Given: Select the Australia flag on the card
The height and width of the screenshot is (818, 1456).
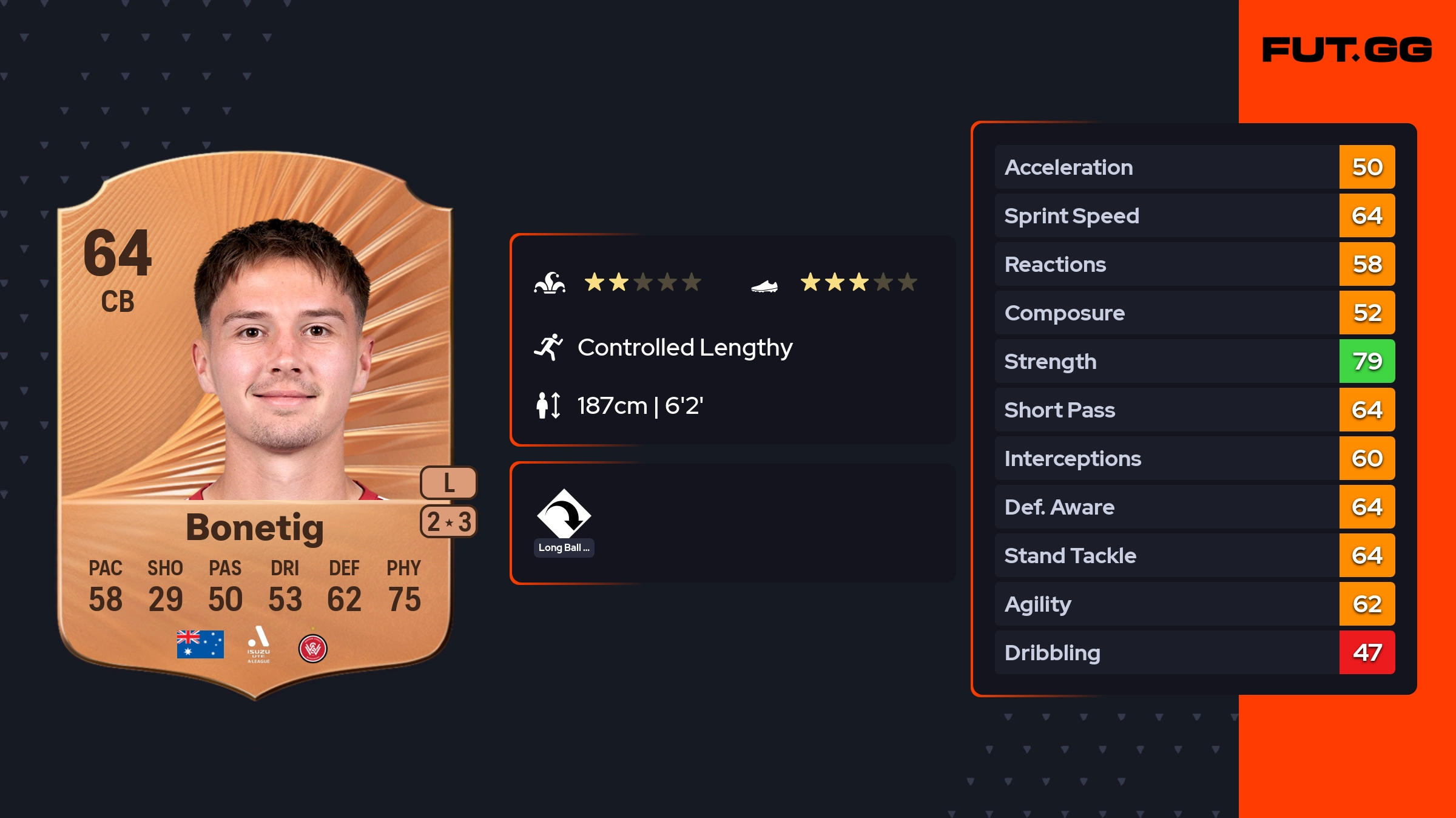Looking at the screenshot, I should 200,644.
